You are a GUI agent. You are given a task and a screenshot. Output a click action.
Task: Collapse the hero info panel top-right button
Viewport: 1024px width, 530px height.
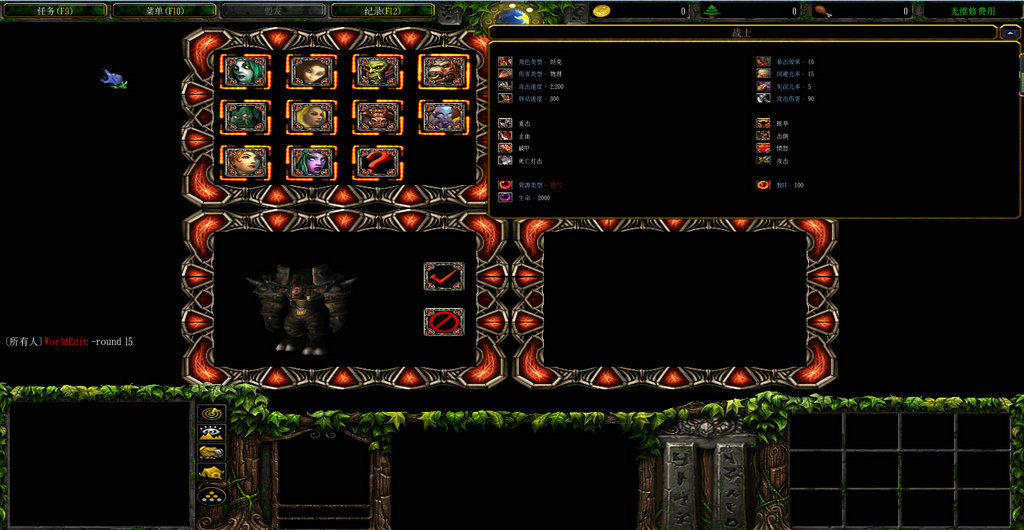tap(1009, 33)
